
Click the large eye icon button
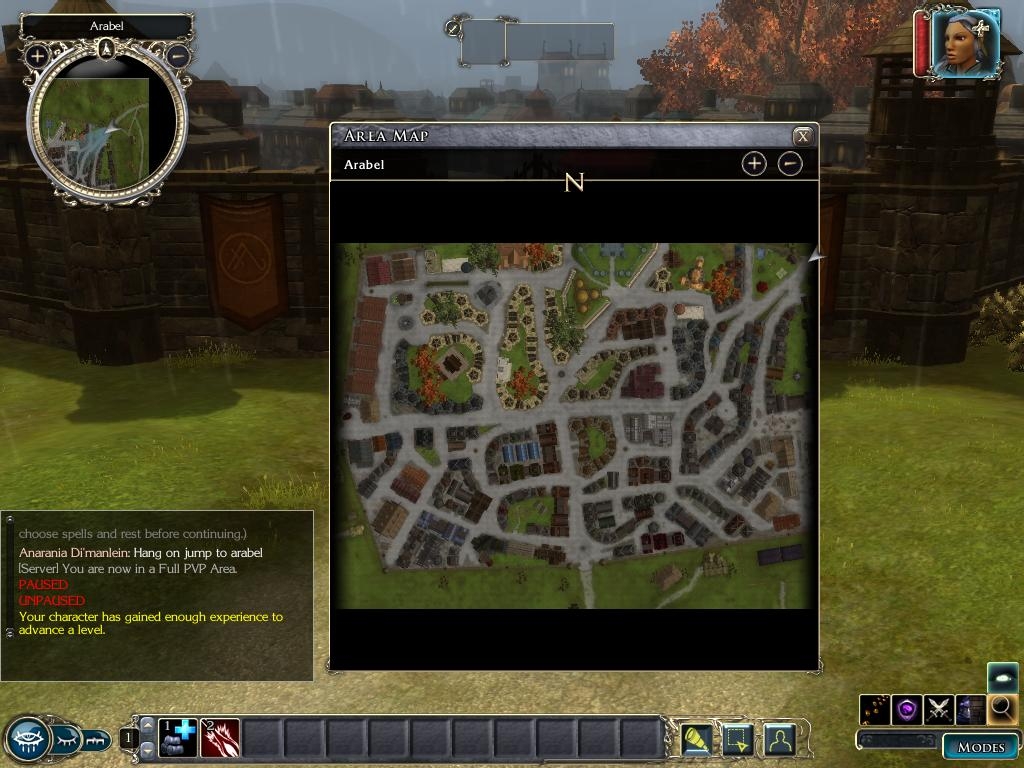[x=28, y=740]
